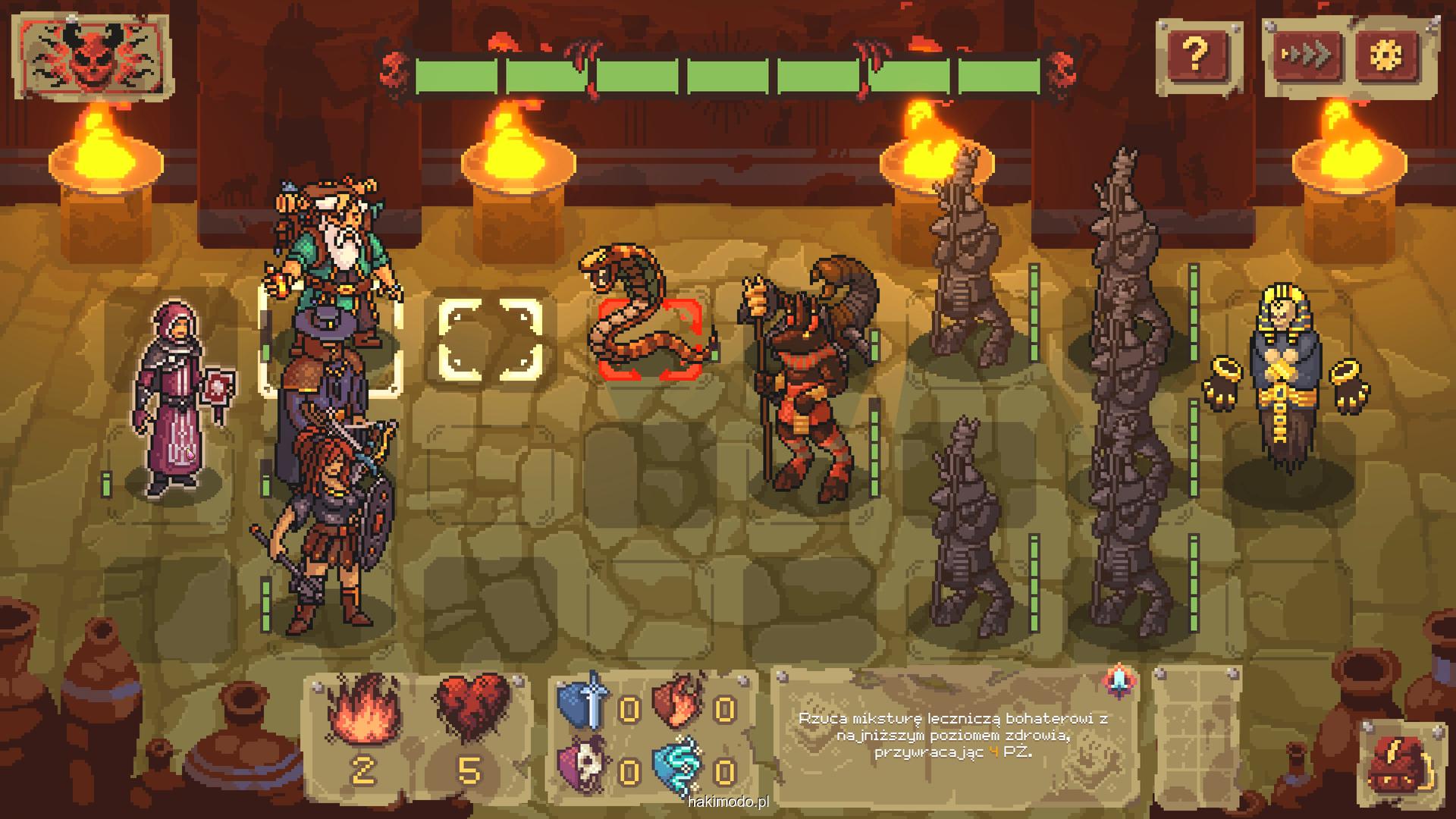This screenshot has width=1456, height=819.
Task: Open the help question mark button
Action: click(1195, 55)
